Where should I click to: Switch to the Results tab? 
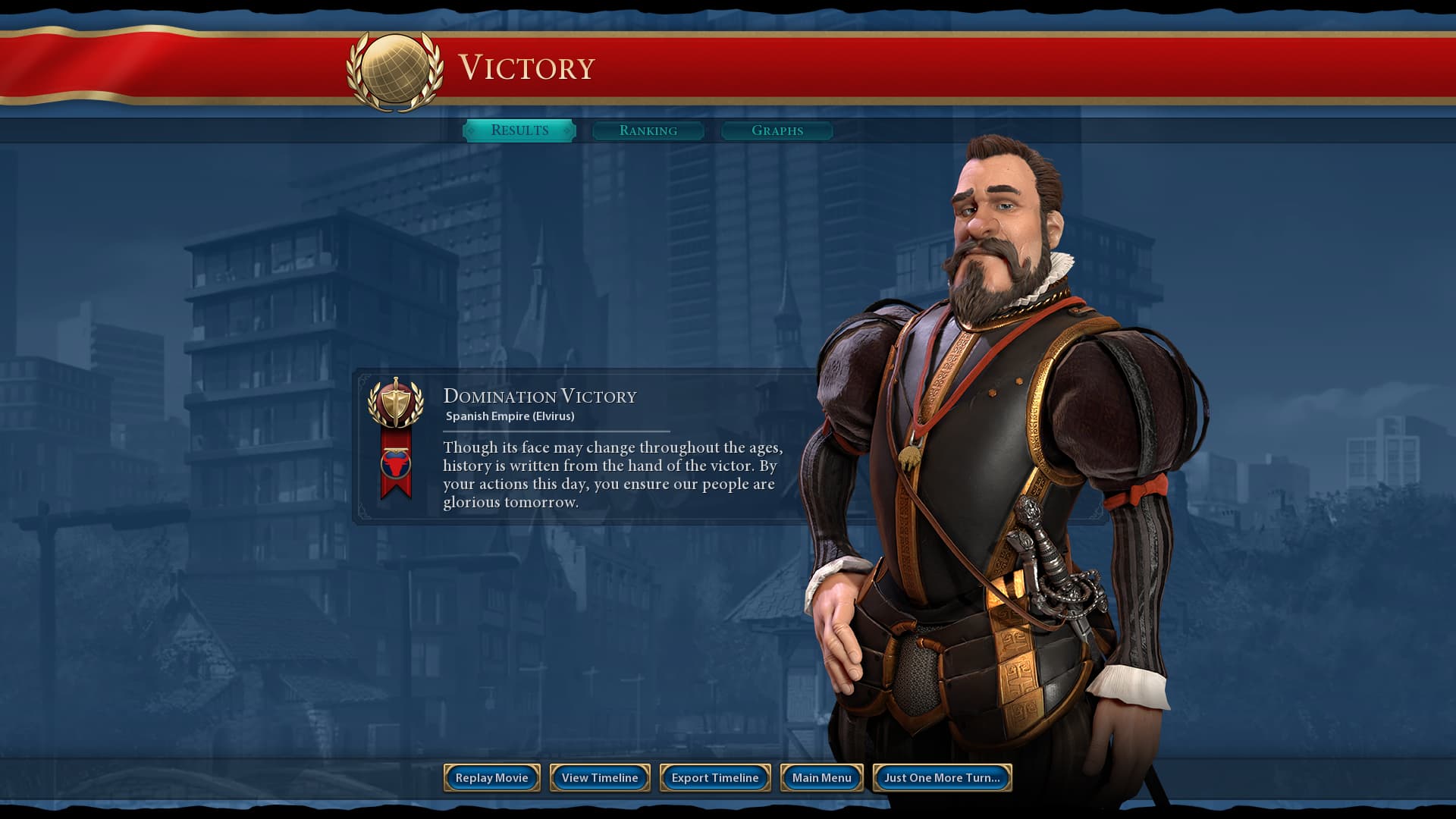coord(519,130)
